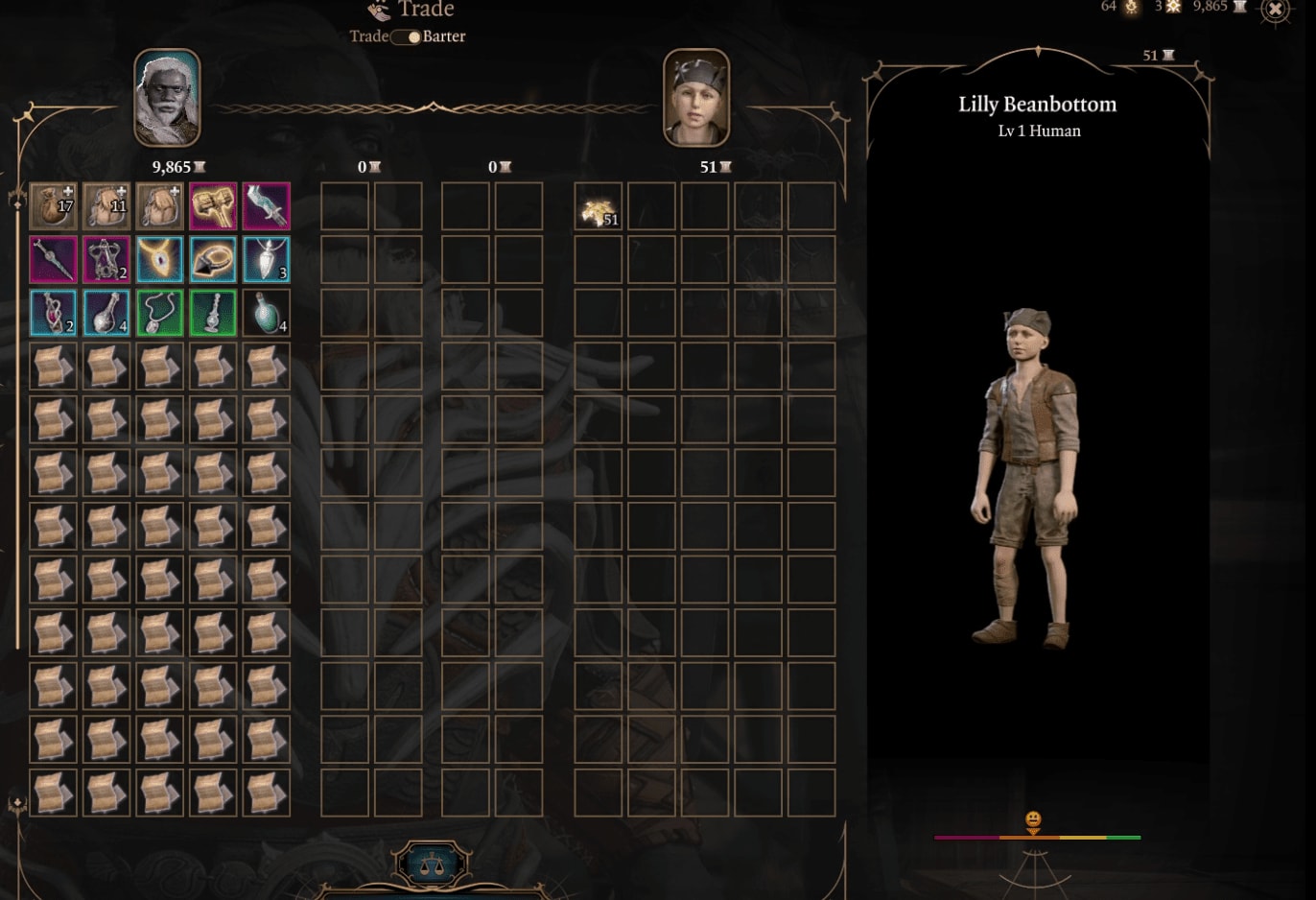Click the balance scales button
This screenshot has height=900, width=1316.
pyautogui.click(x=431, y=864)
